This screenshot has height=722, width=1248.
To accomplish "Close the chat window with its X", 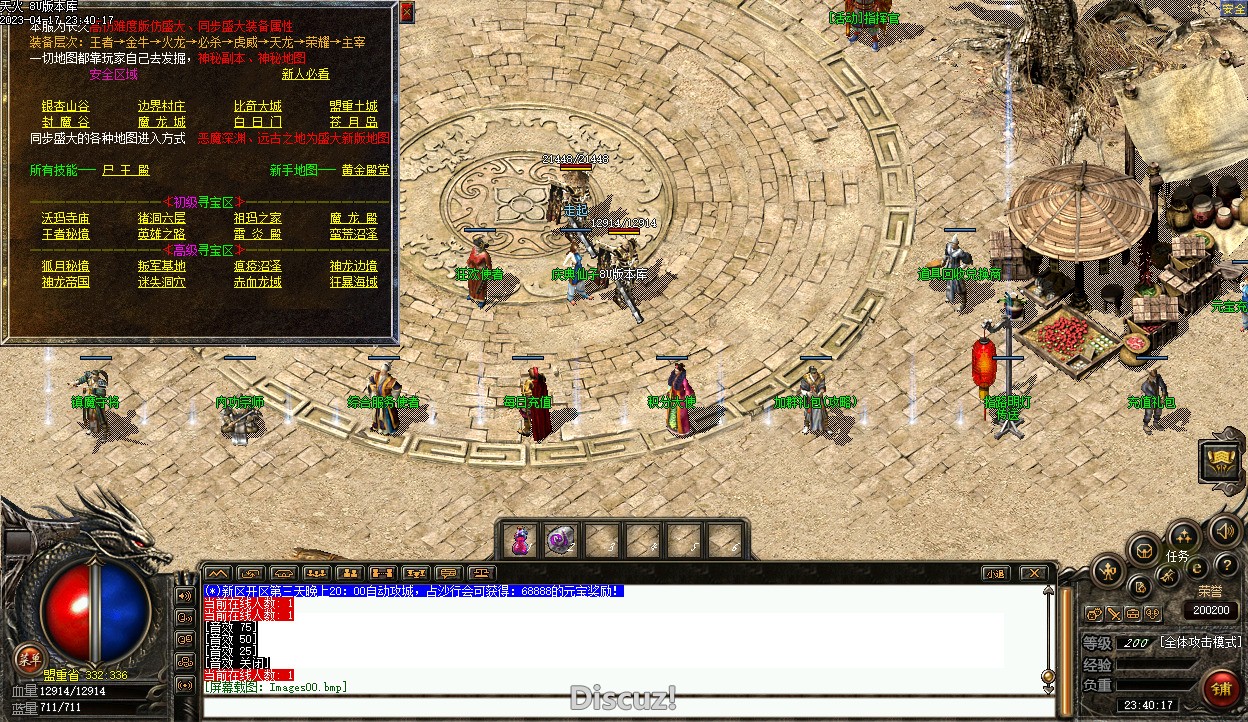I will pyautogui.click(x=1033, y=574).
